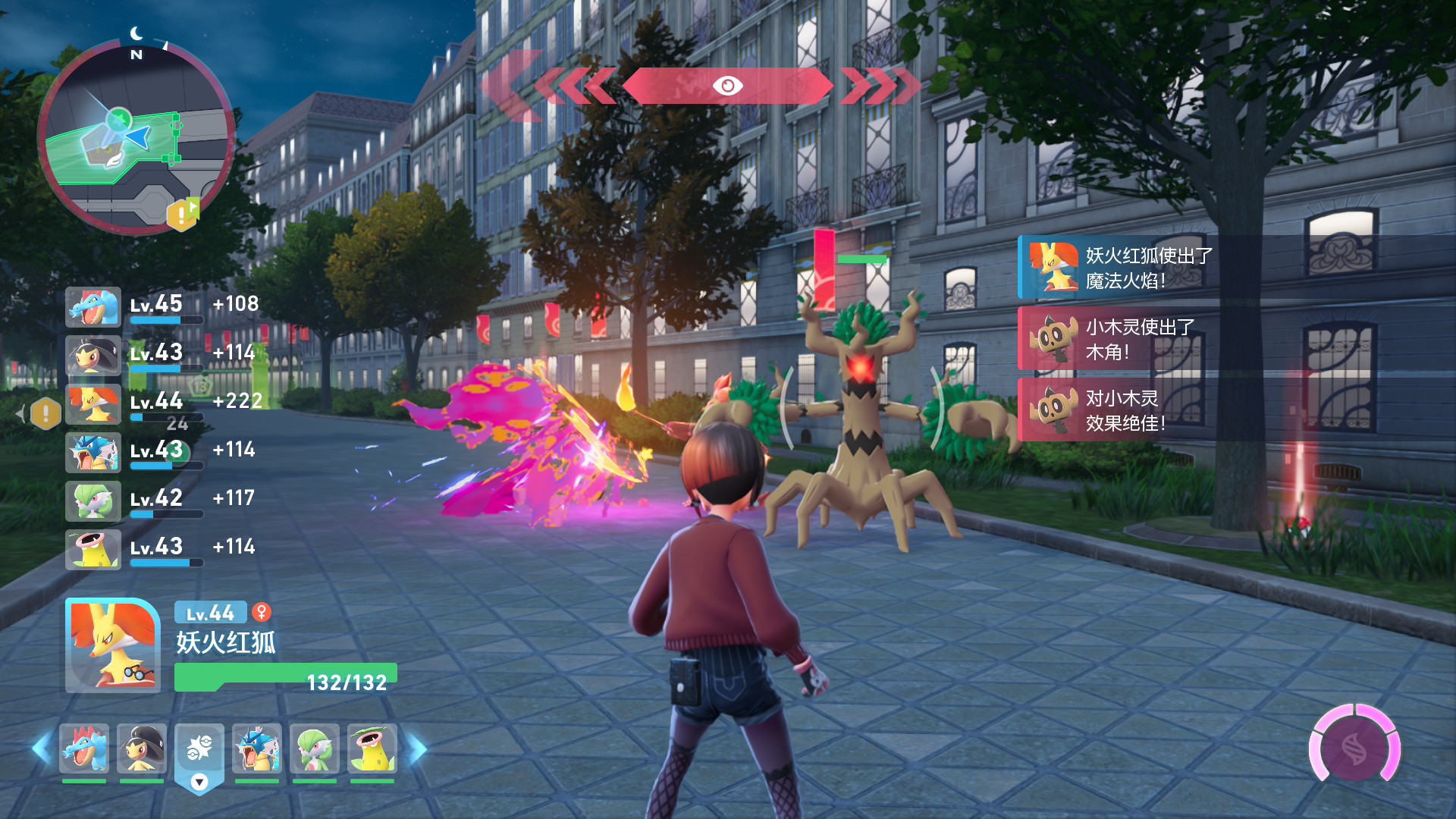Open the circular minimap
The width and height of the screenshot is (1456, 819).
136,136
